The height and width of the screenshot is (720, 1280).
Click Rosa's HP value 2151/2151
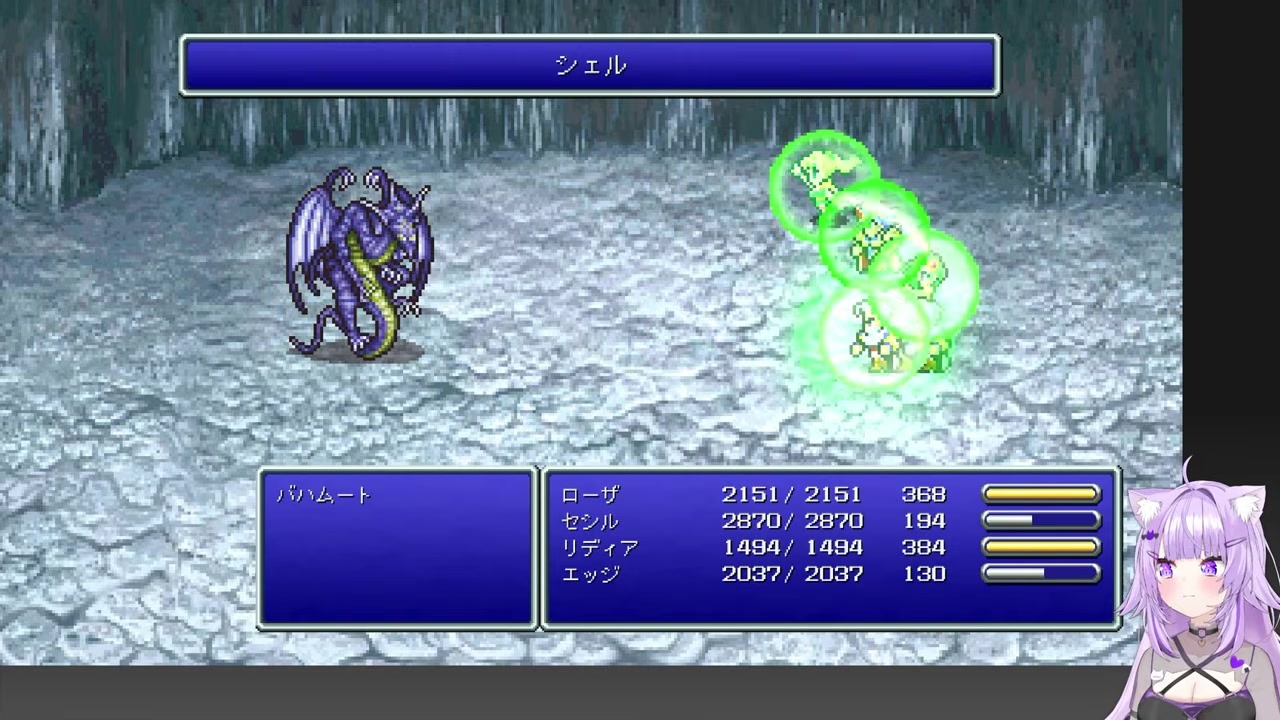(792, 494)
